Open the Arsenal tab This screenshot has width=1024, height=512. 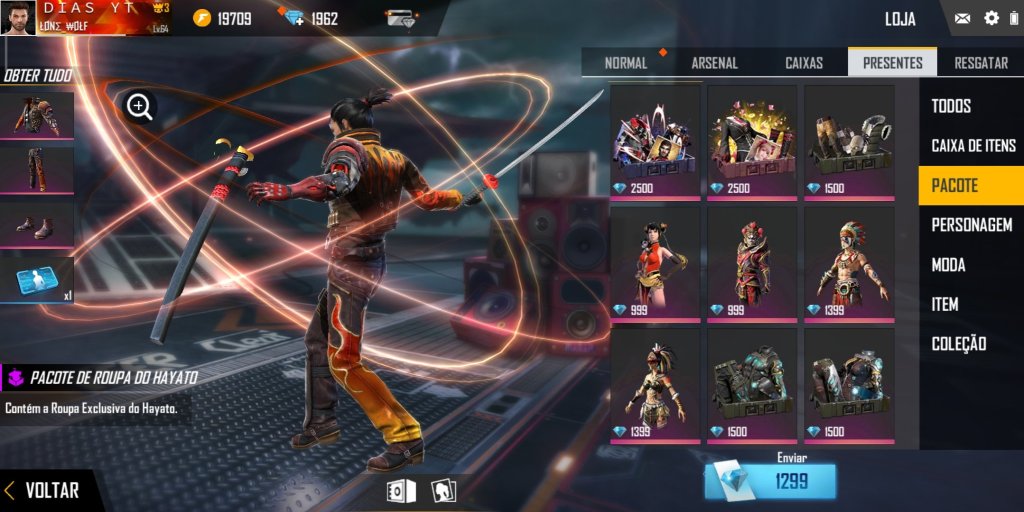[714, 63]
